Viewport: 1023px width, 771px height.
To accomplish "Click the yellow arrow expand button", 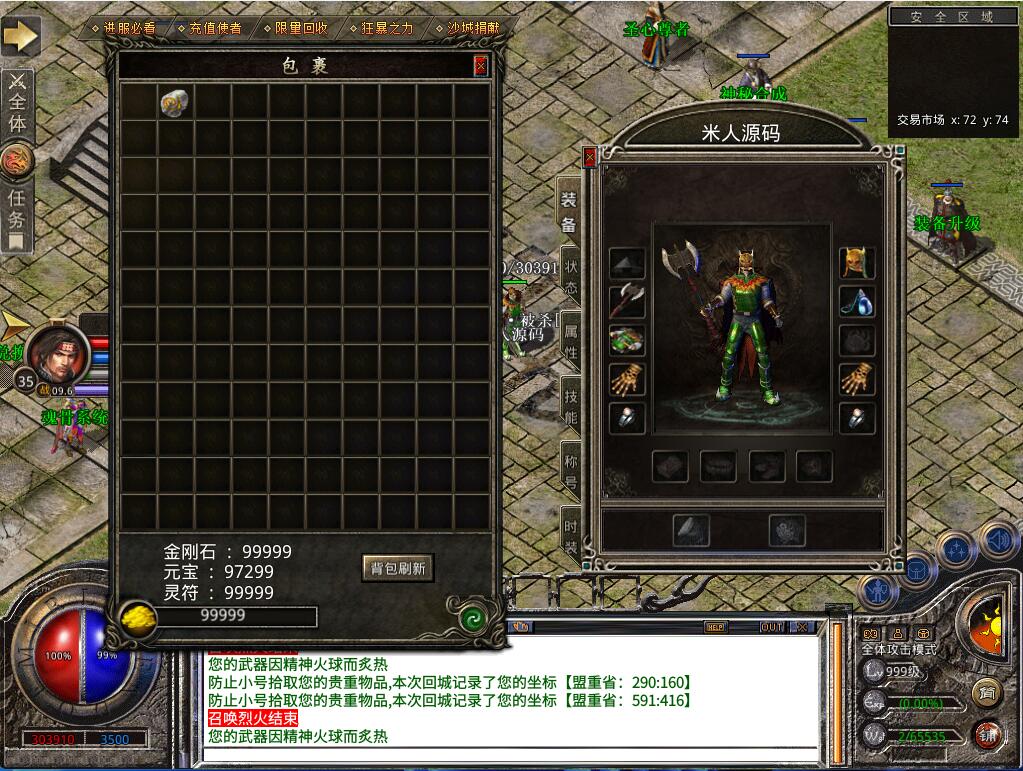I will [x=19, y=36].
